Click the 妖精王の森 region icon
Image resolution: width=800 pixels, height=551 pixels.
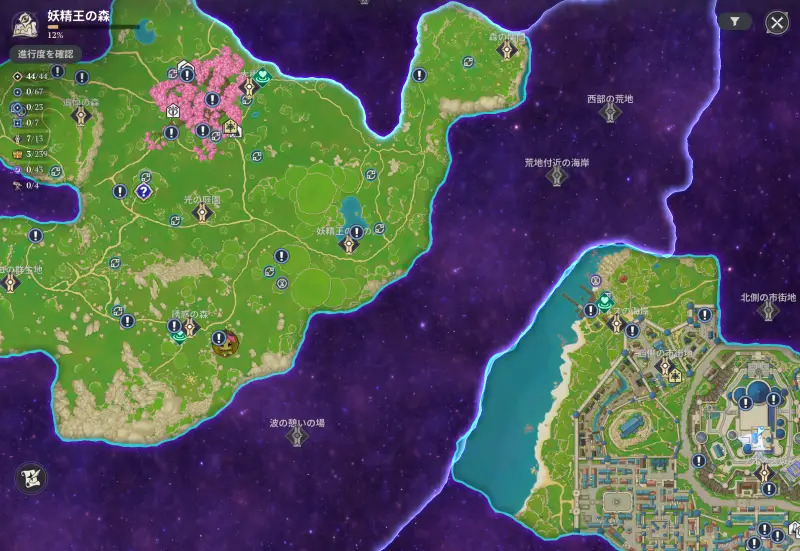24,22
